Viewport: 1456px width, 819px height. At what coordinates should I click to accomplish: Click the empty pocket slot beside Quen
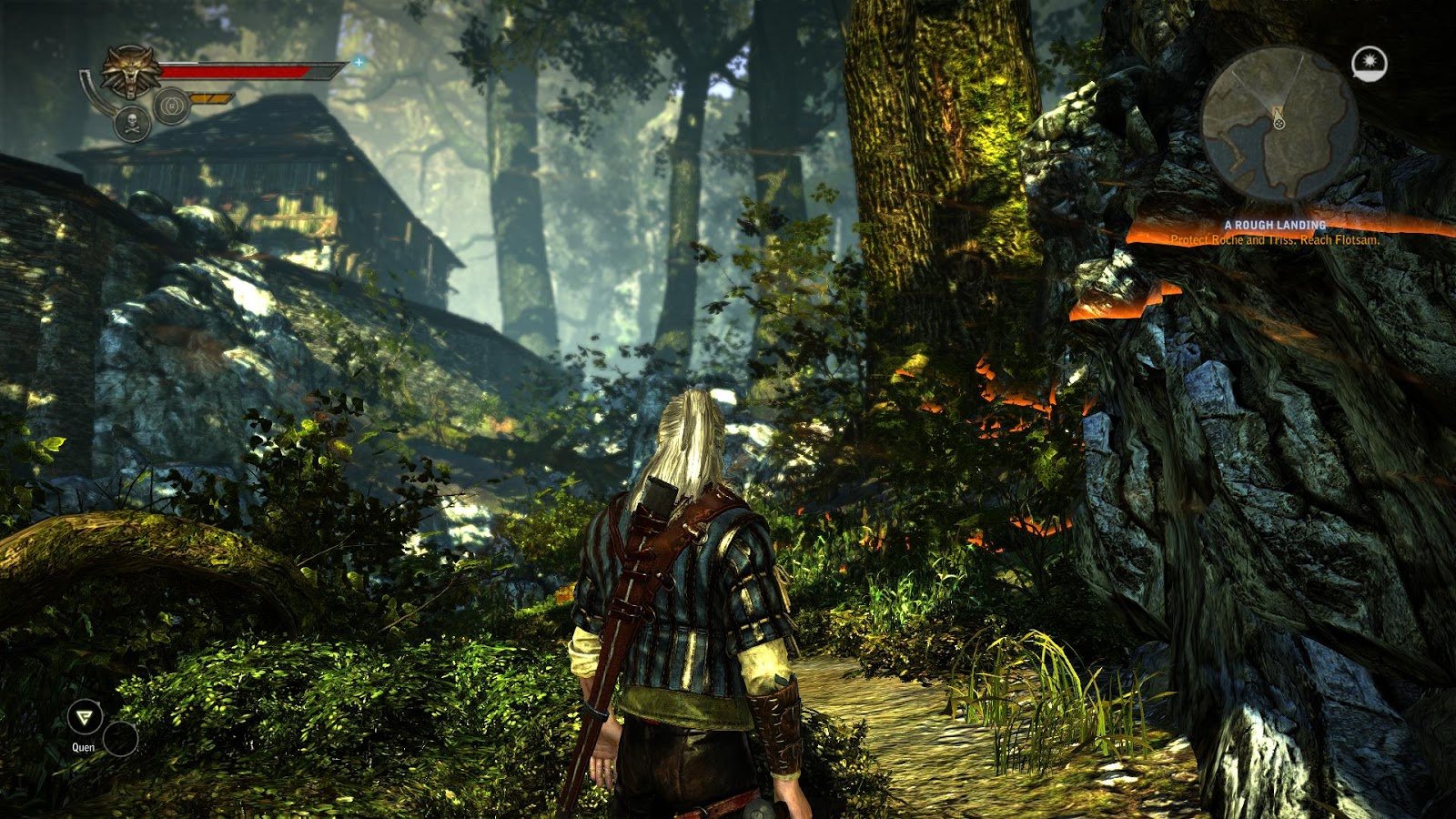click(x=120, y=738)
